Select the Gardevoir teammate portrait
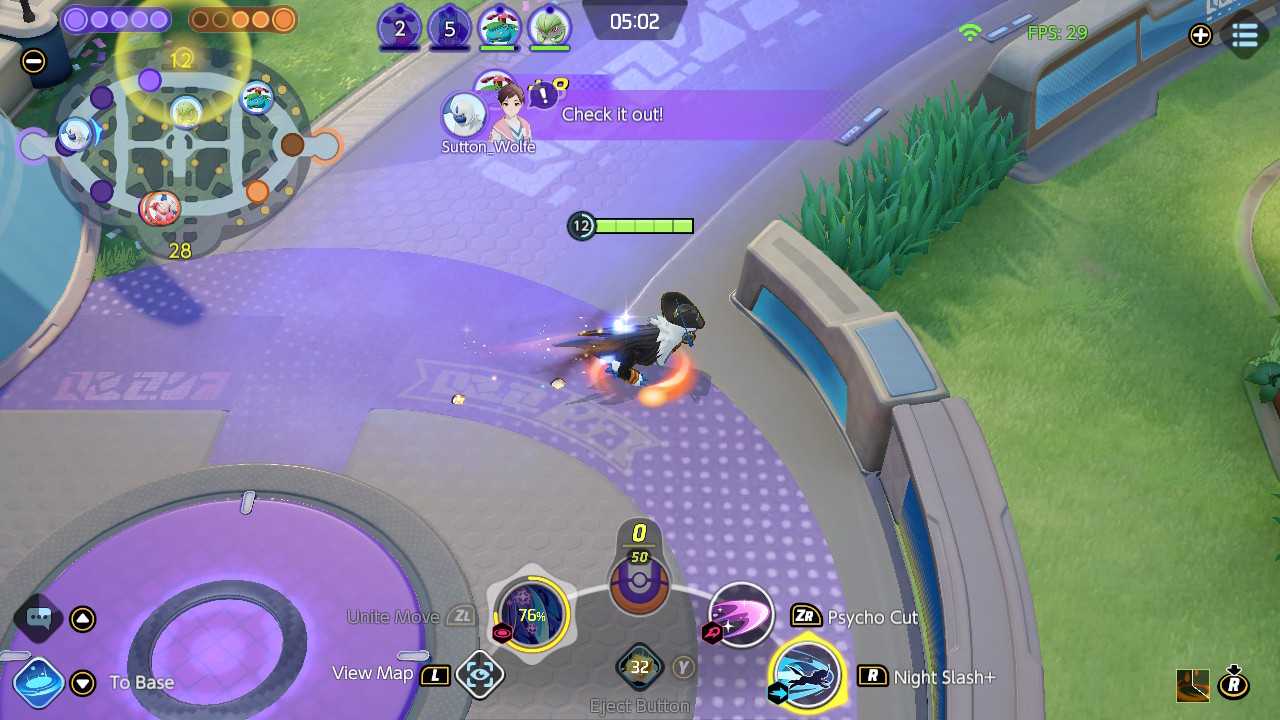The width and height of the screenshot is (1280, 720). (549, 28)
